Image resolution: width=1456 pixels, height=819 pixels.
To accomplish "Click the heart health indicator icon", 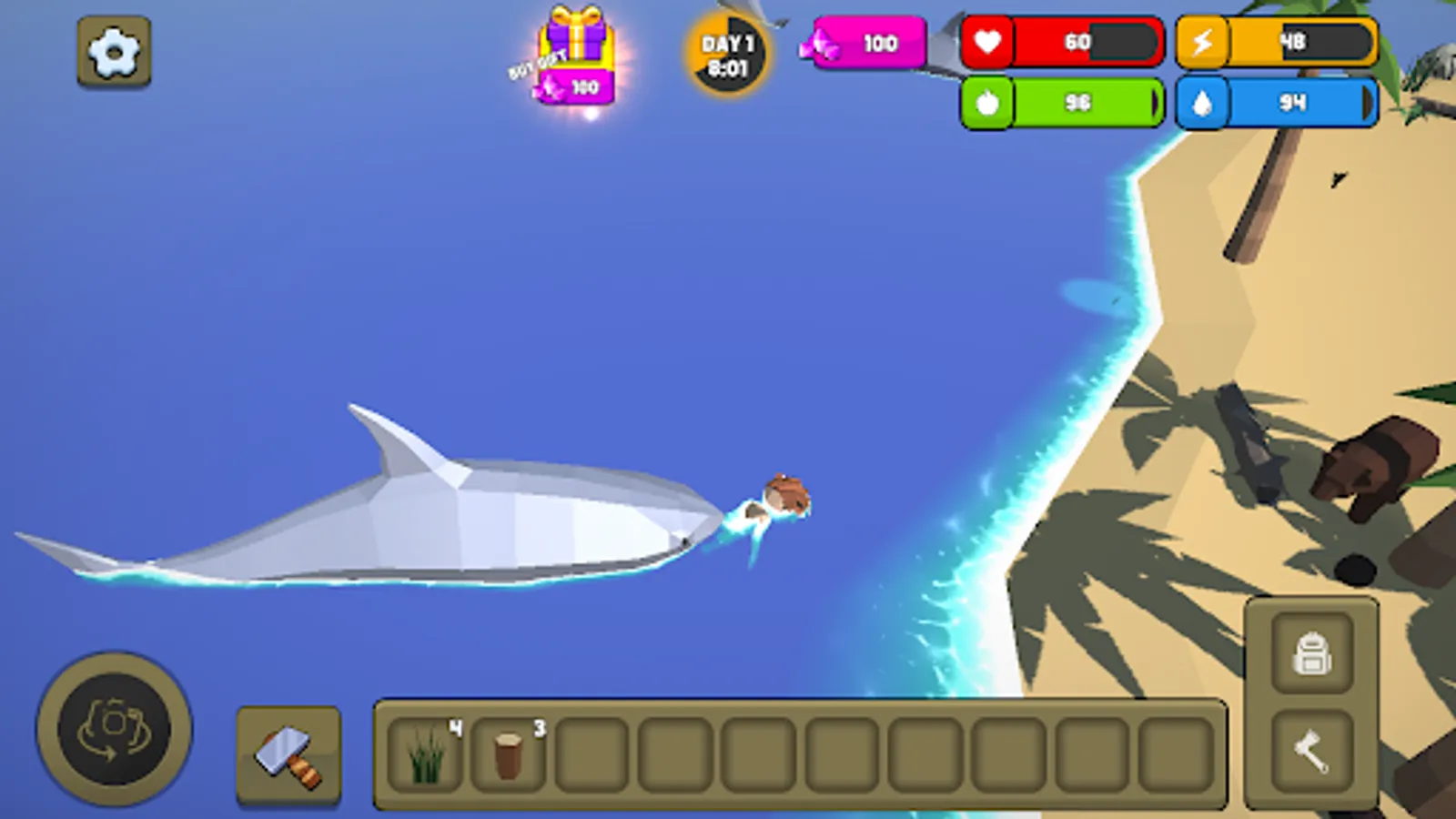I will coord(988,41).
